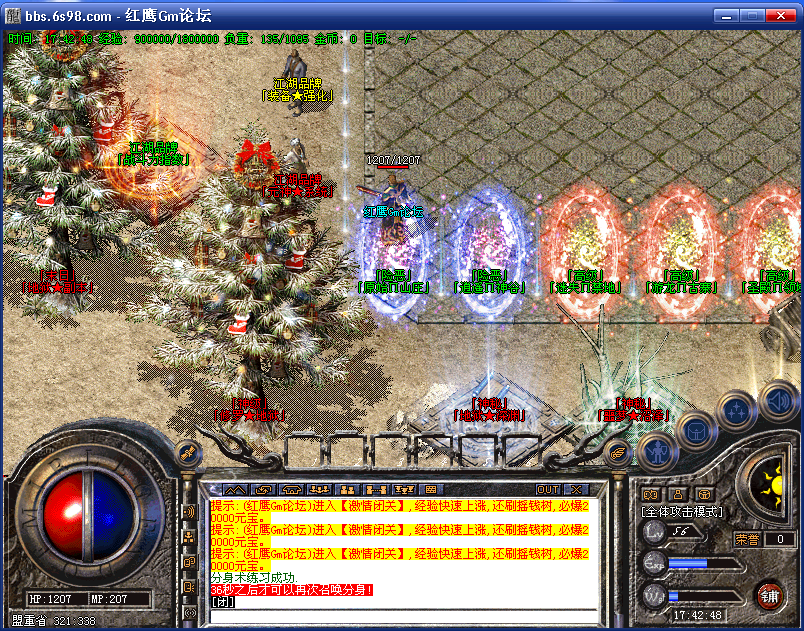The width and height of the screenshot is (804, 631).
Task: Open the character status round button
Action: 657,454
